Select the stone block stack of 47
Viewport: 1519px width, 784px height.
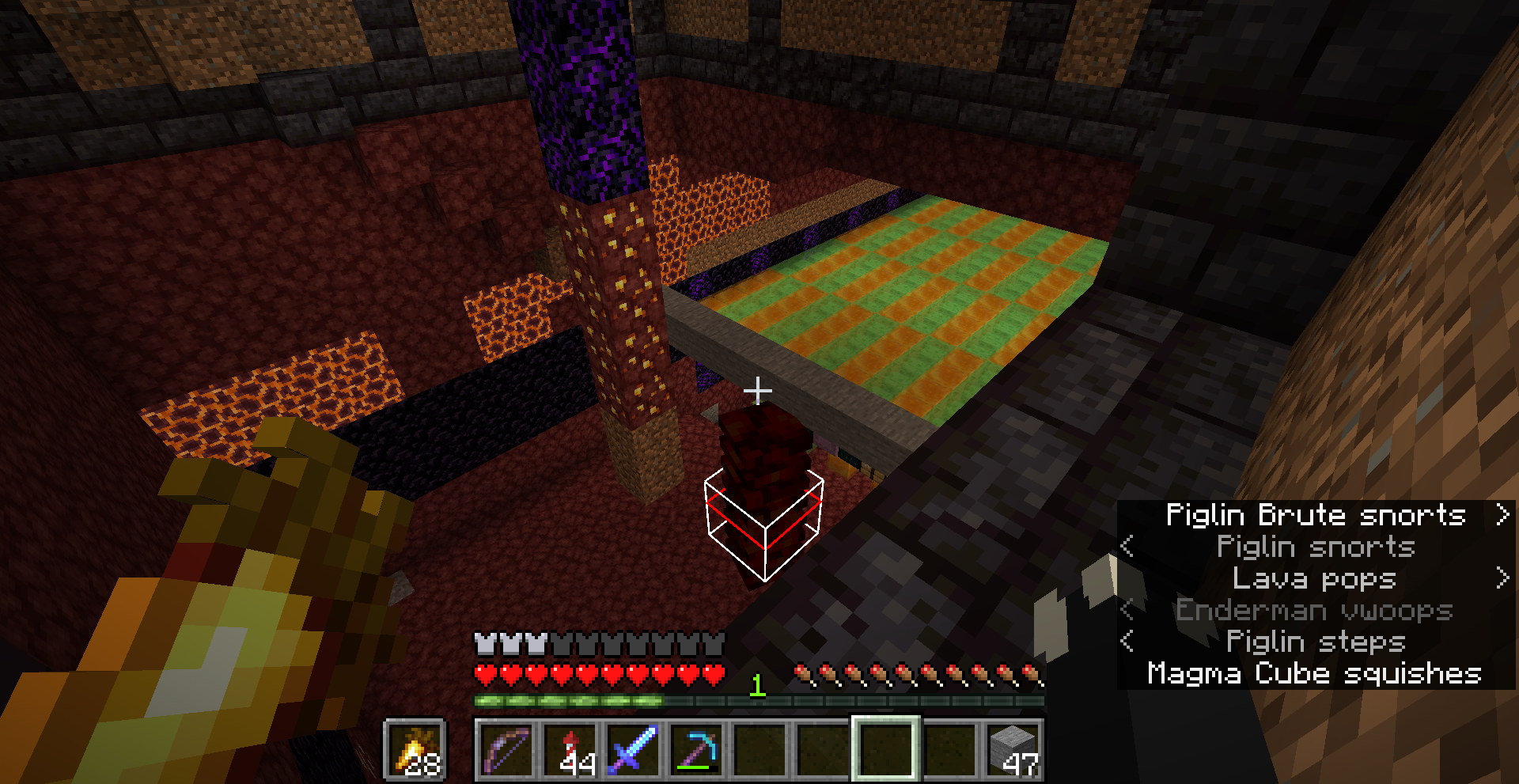[1013, 749]
